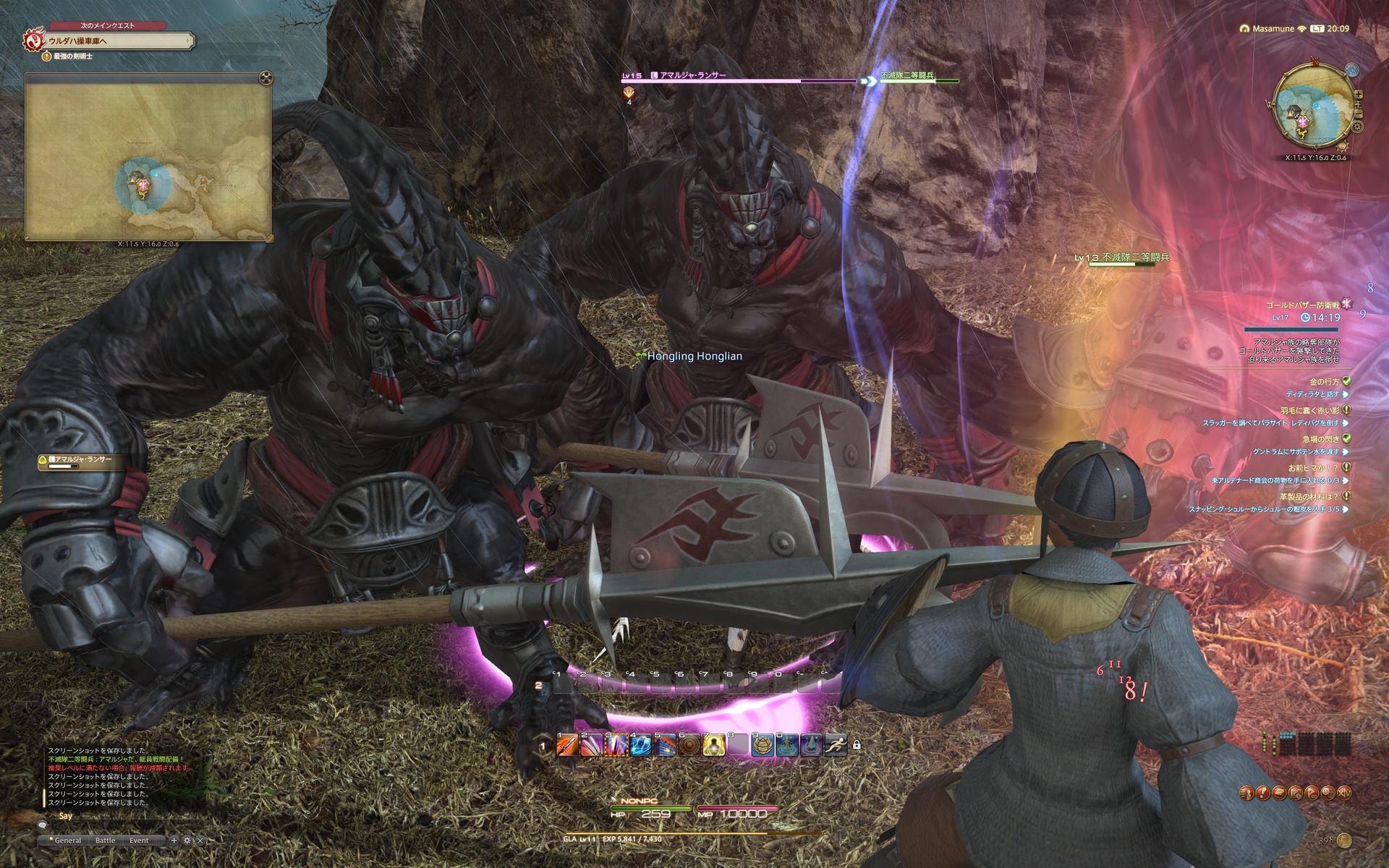Select the General chat tab
Image resolution: width=1389 pixels, height=868 pixels.
(67, 841)
